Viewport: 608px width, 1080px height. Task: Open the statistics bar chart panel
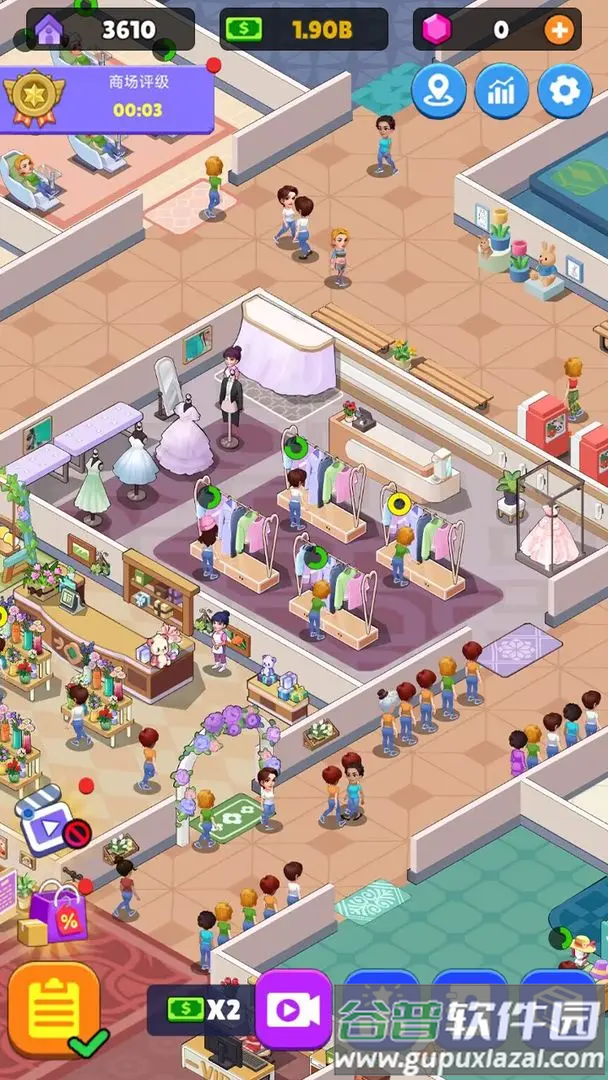click(x=502, y=92)
